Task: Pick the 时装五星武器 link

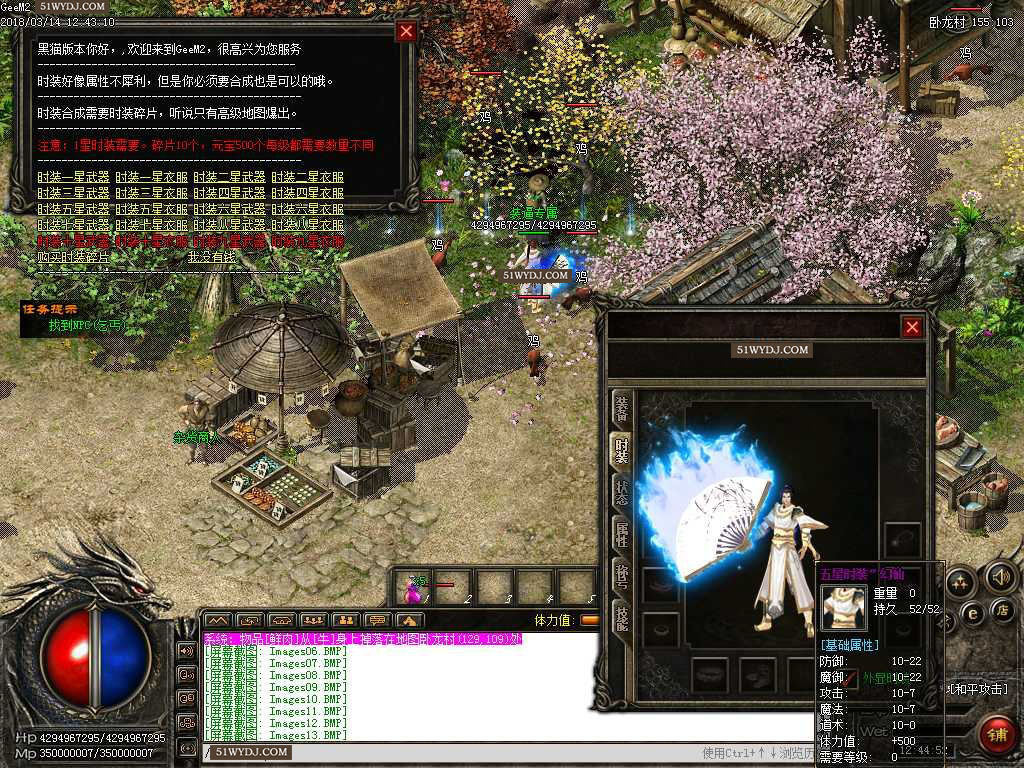Action: click(74, 209)
